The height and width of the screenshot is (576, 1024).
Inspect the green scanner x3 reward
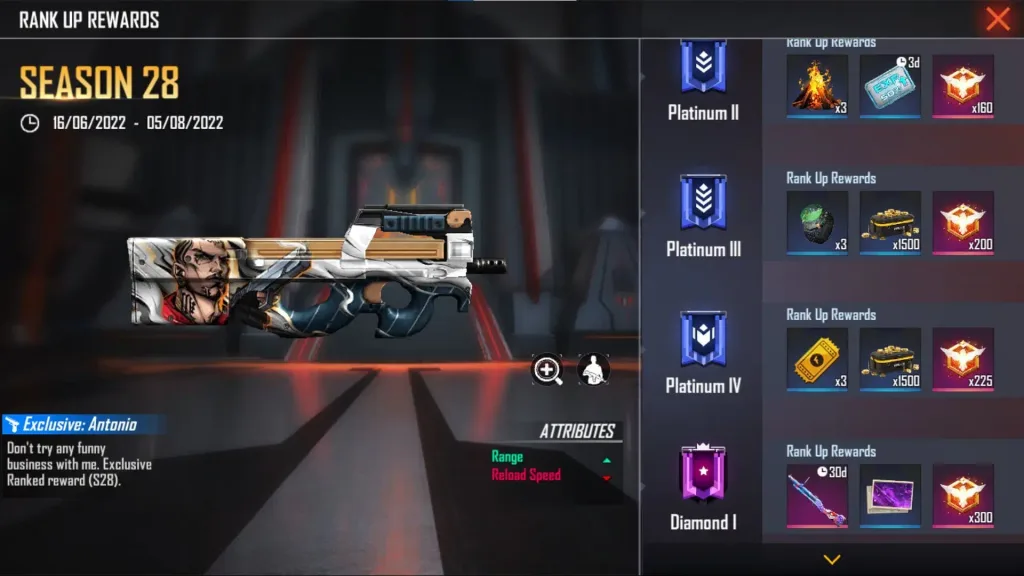[817, 222]
